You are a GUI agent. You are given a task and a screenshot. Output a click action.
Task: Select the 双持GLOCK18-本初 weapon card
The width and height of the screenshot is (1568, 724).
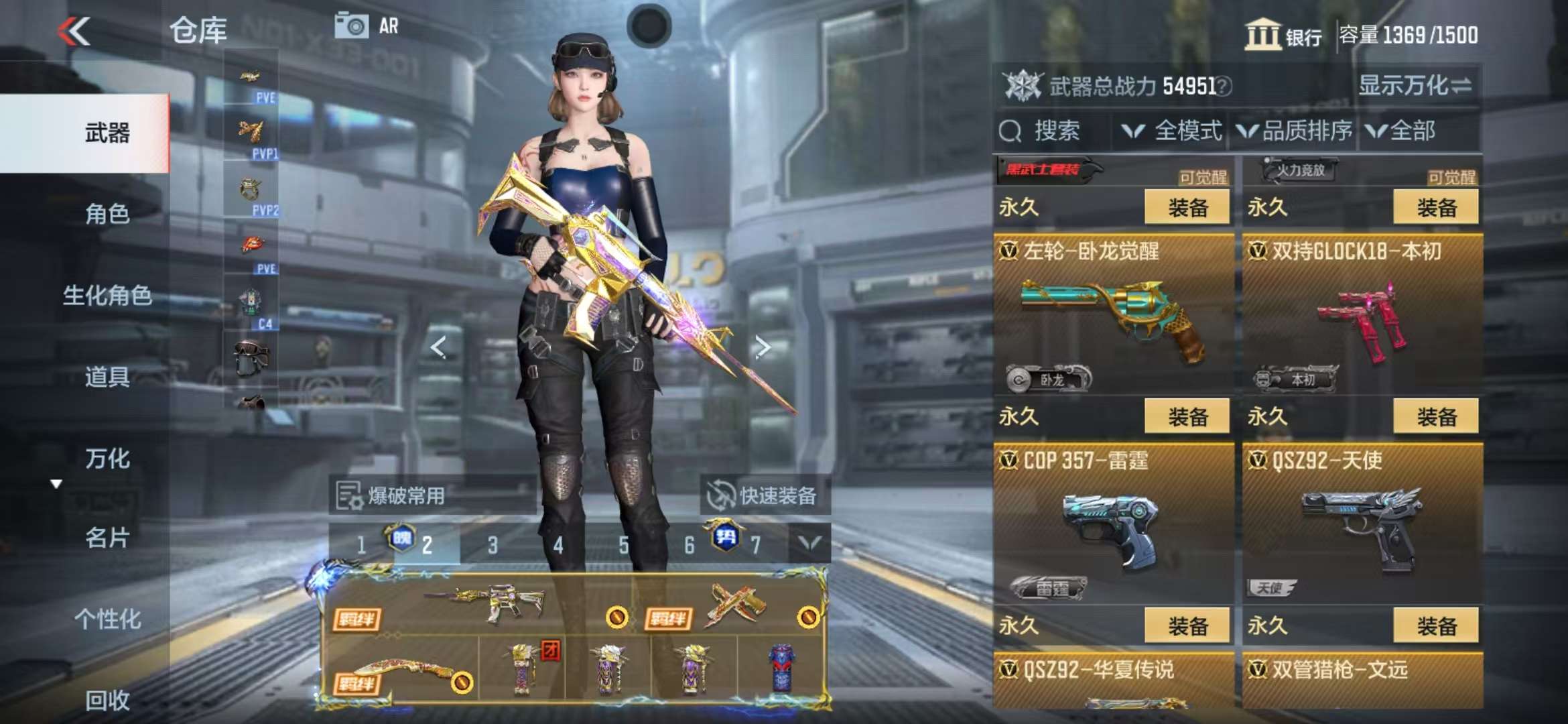click(x=1362, y=315)
